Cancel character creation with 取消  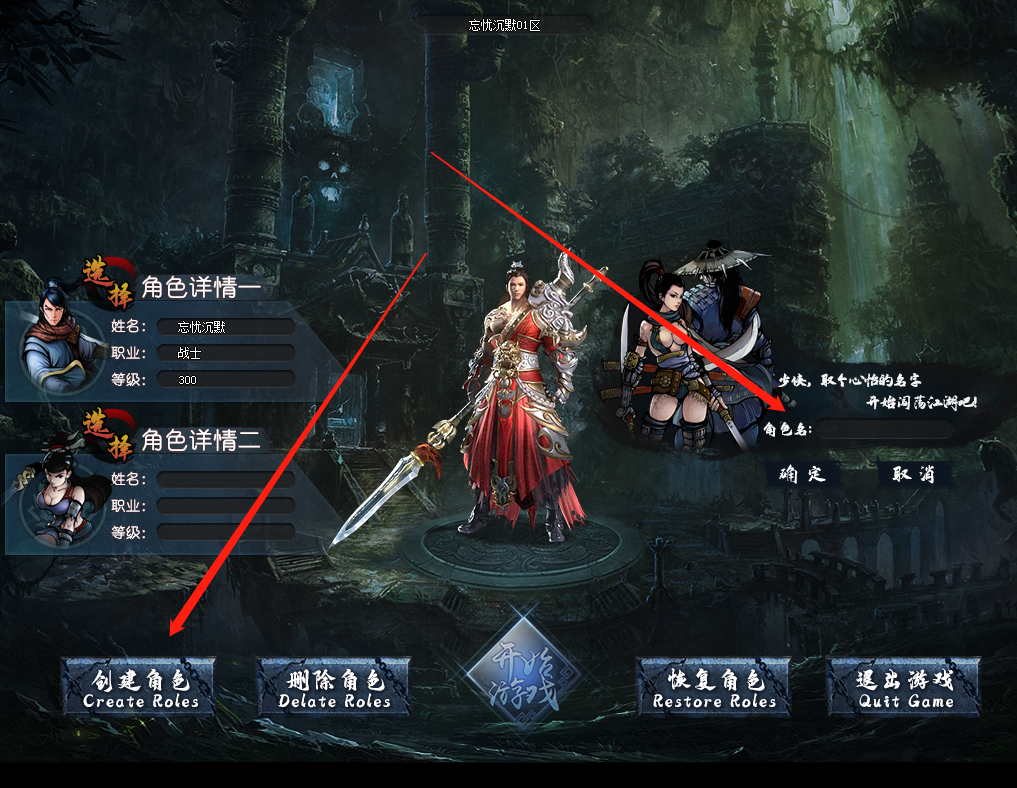[x=914, y=474]
